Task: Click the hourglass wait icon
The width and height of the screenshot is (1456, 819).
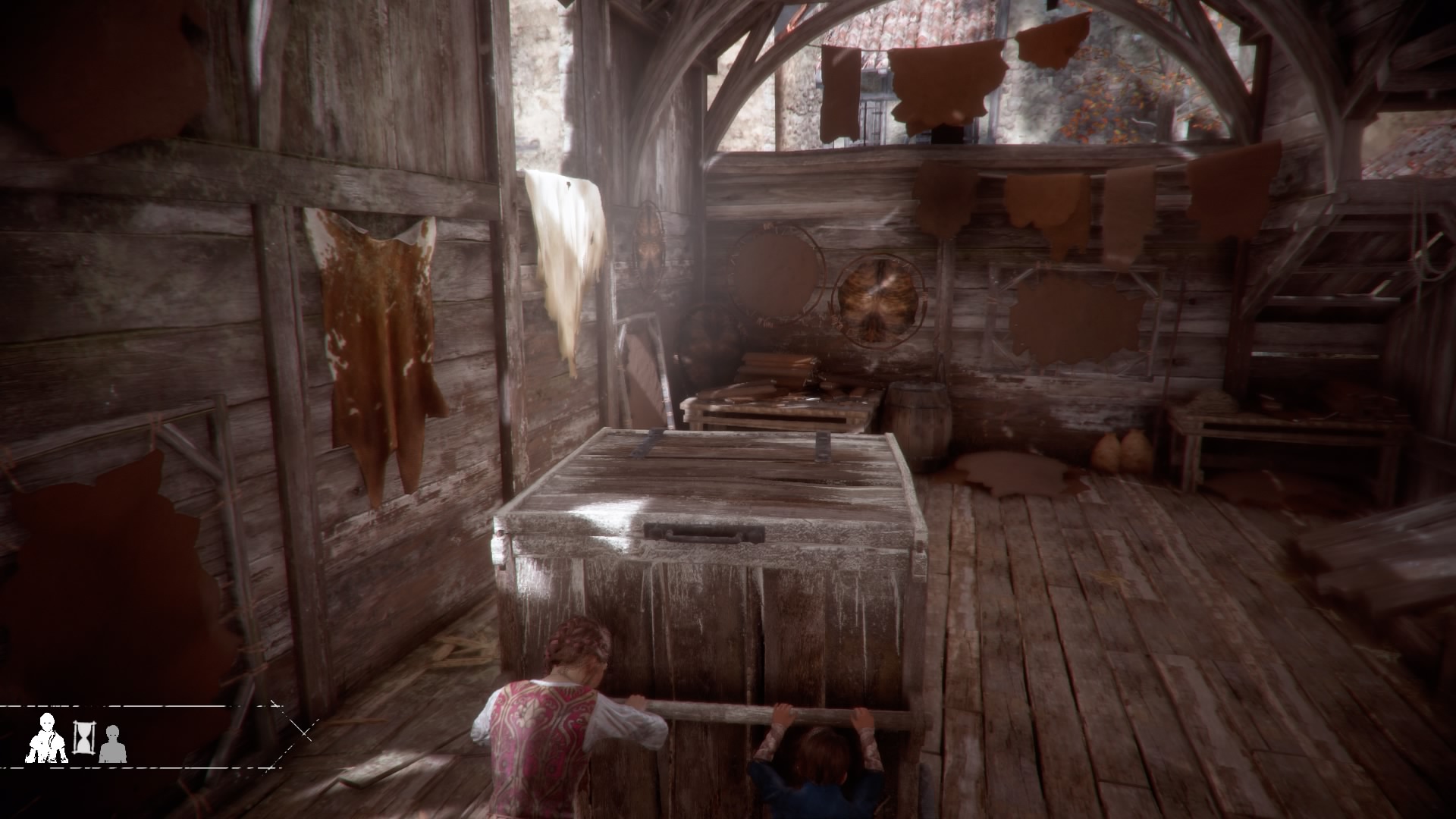Action: 82,736
